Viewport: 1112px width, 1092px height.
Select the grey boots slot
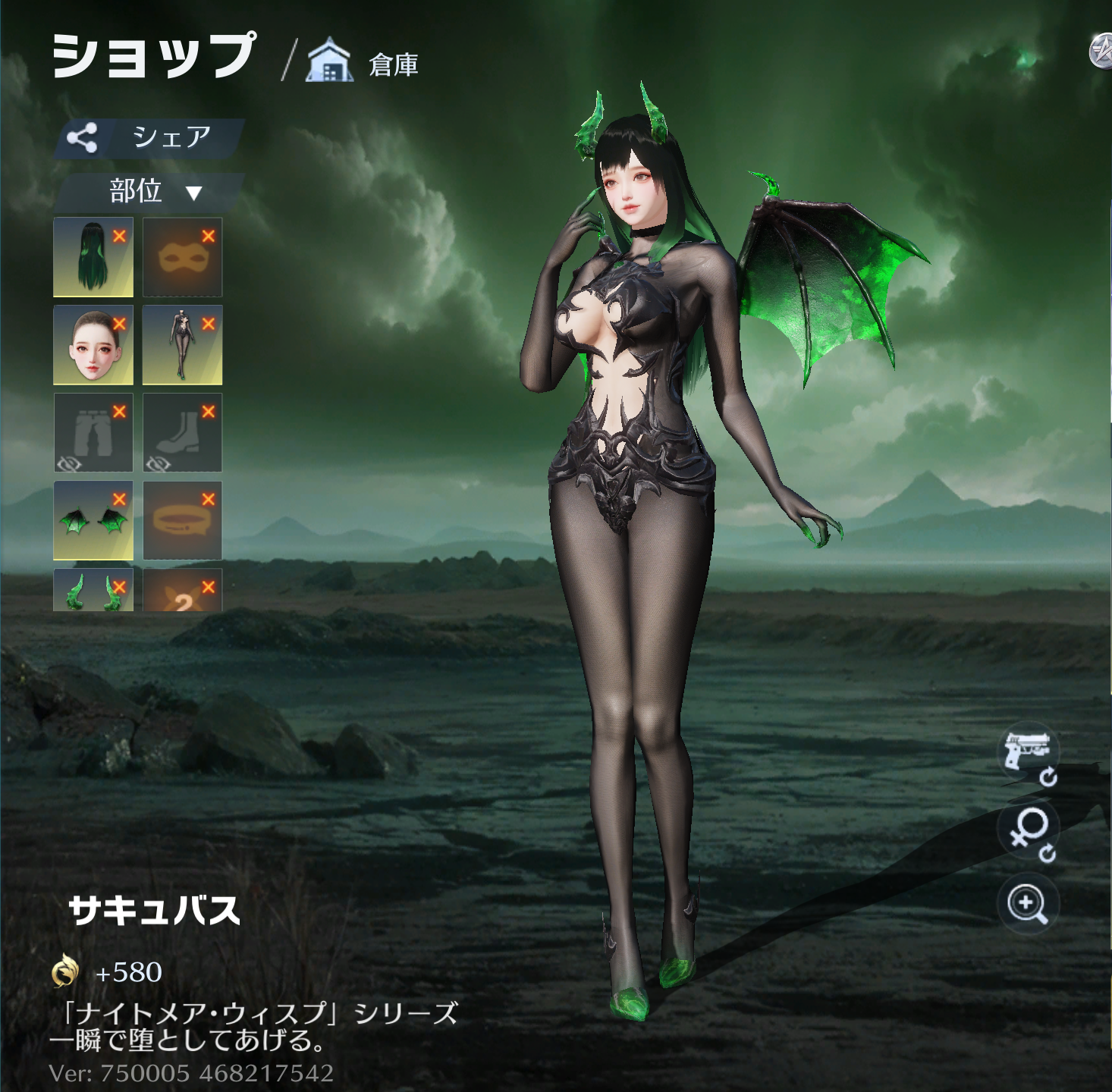tap(182, 433)
